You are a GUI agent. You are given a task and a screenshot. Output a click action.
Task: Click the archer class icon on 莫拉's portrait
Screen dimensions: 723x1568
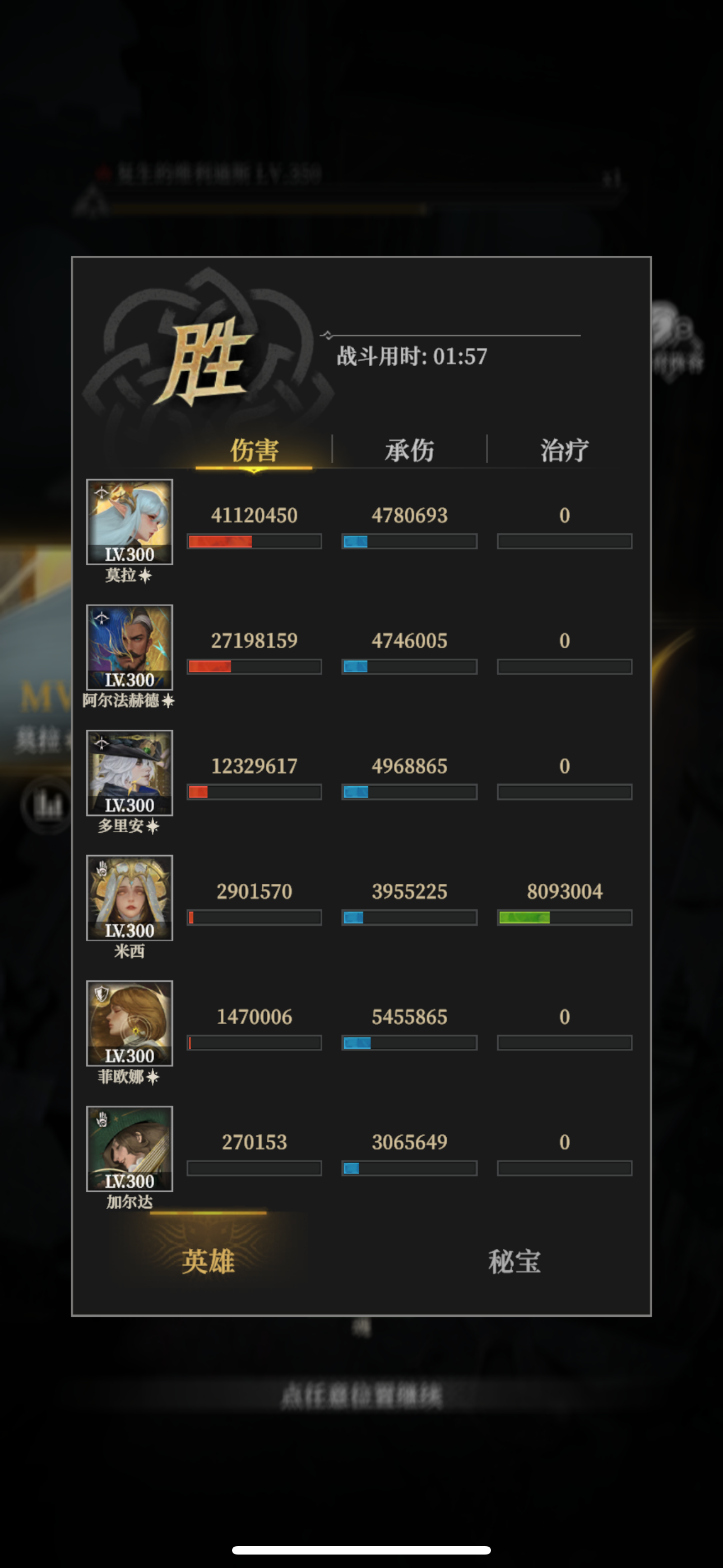[x=102, y=494]
